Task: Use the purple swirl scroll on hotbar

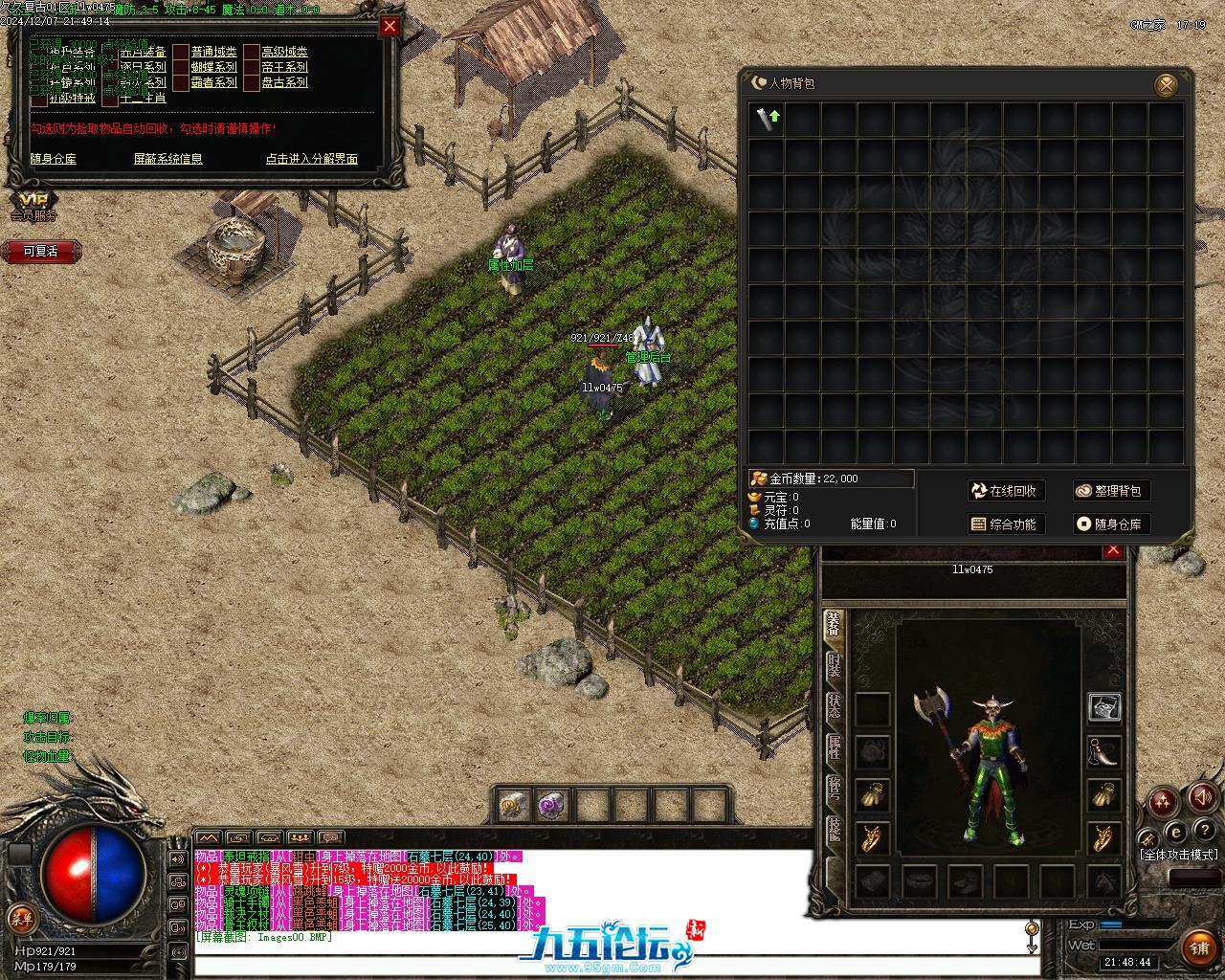Action: click(x=550, y=805)
